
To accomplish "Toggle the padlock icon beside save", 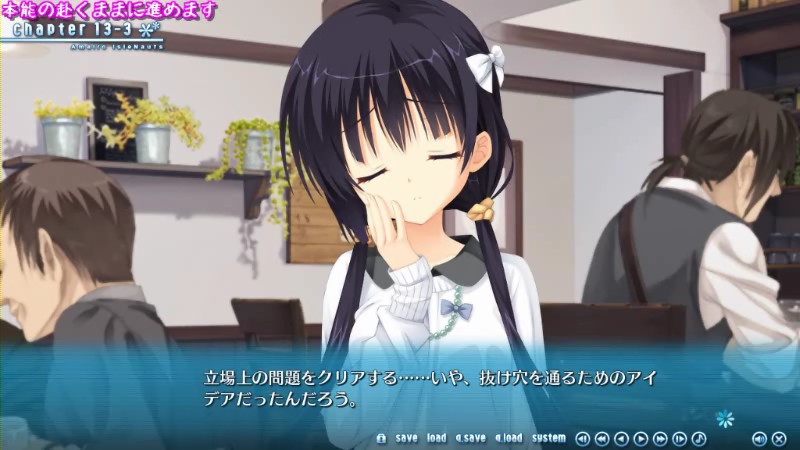I will [x=381, y=438].
